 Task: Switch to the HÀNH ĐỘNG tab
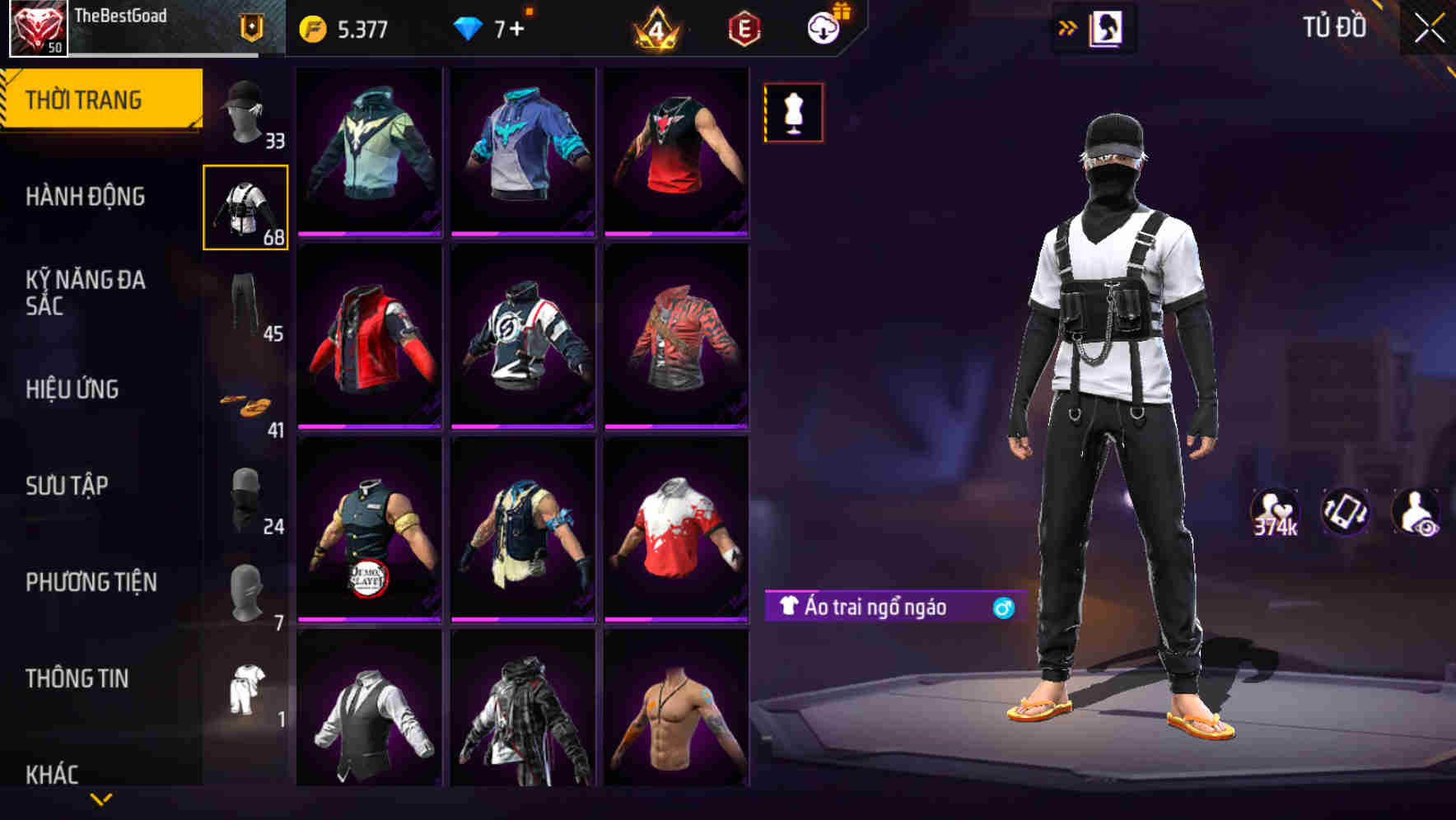[86, 198]
